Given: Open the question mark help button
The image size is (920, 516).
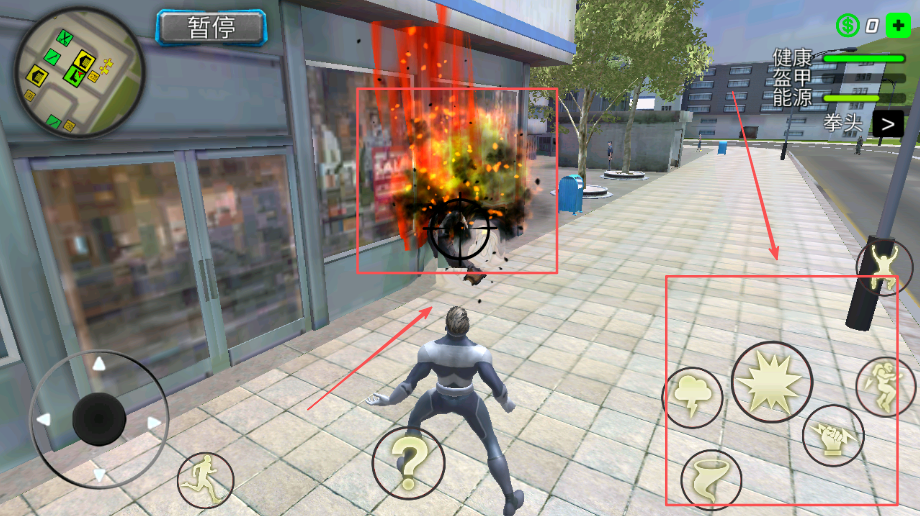Looking at the screenshot, I should (408, 462).
